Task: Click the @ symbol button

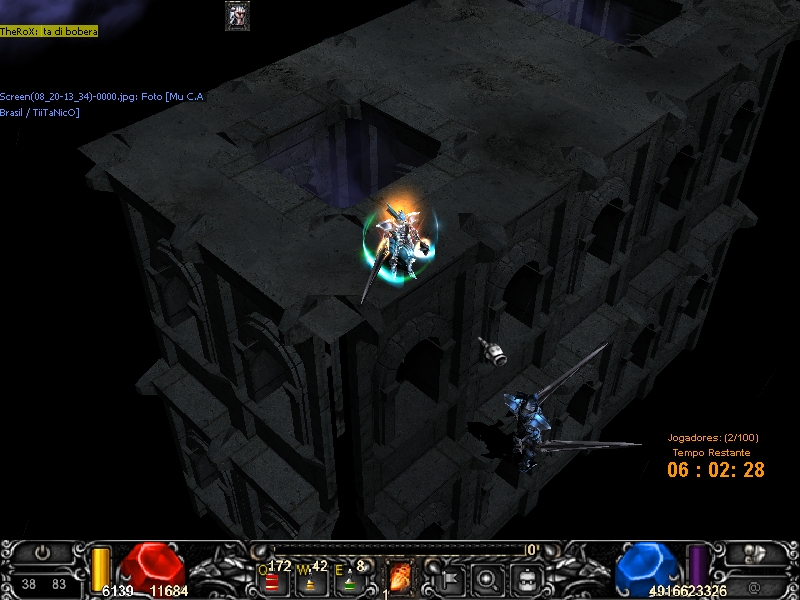Action: tap(756, 585)
